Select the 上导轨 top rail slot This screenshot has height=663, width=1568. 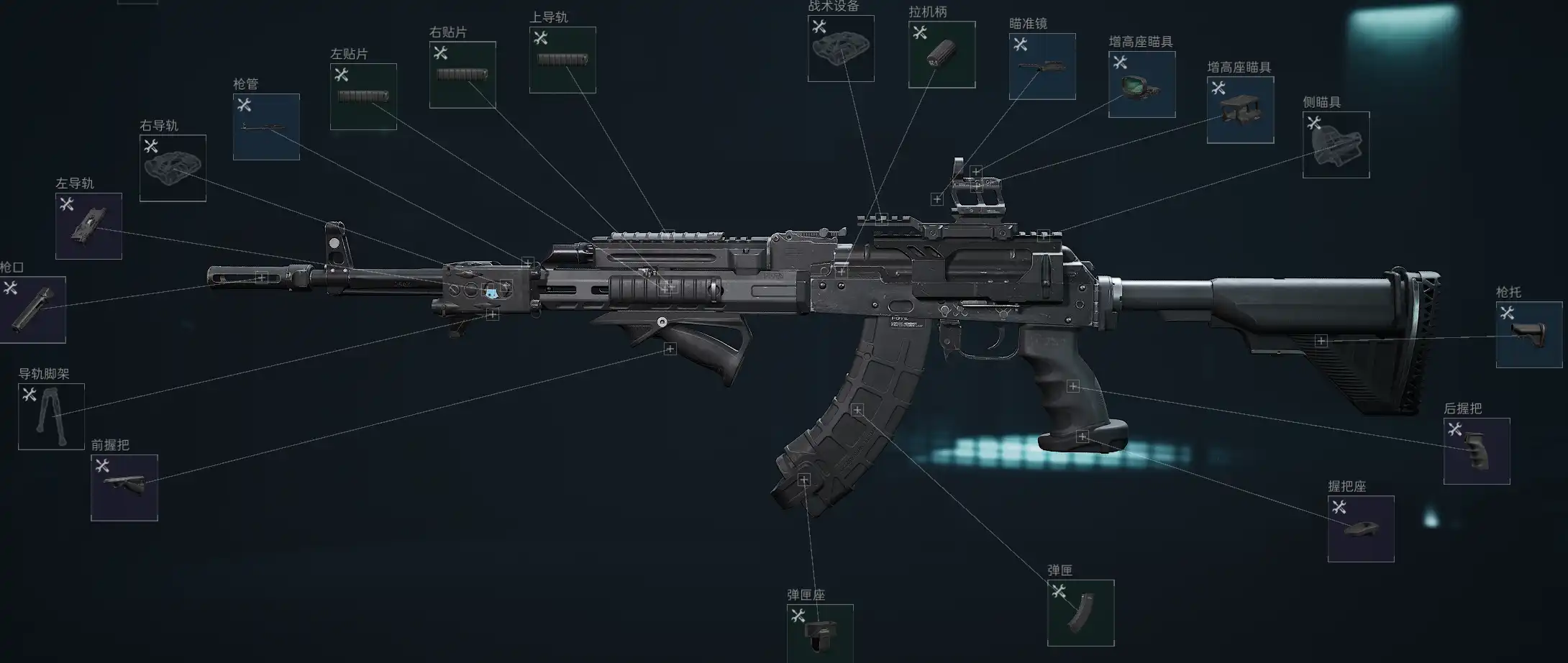562,60
